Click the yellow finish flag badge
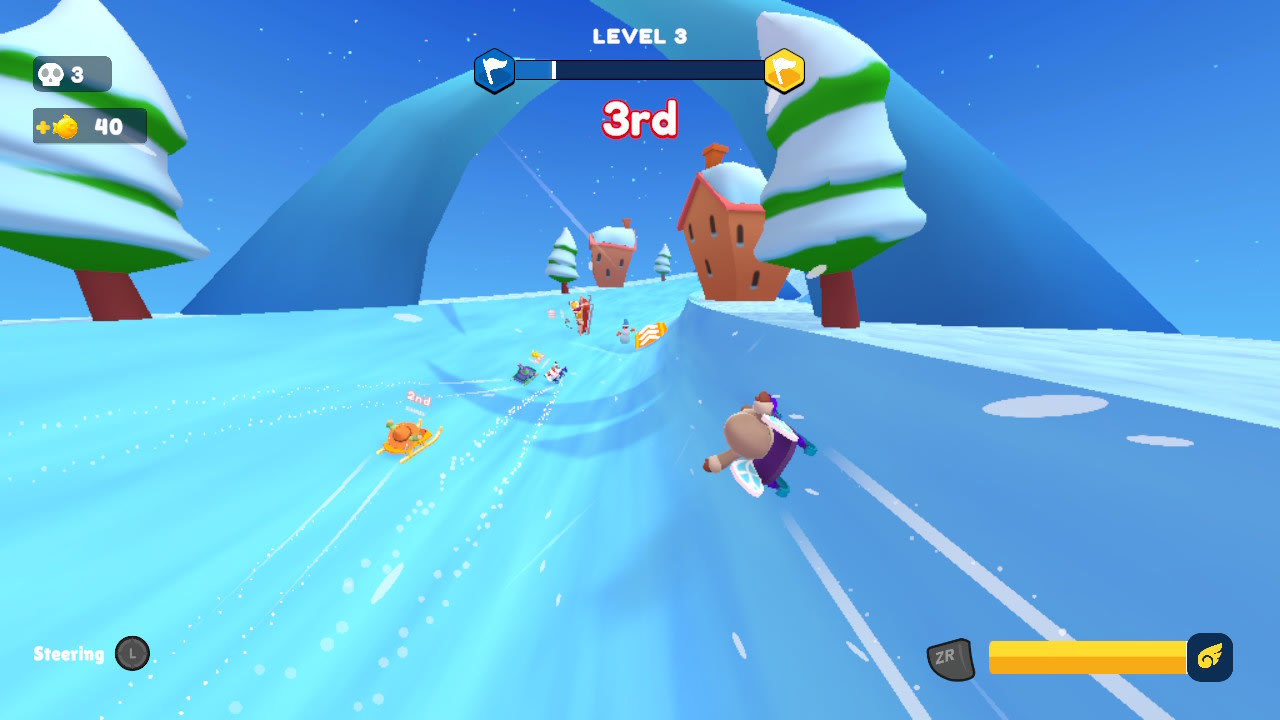Viewport: 1280px width, 720px height. 785,71
